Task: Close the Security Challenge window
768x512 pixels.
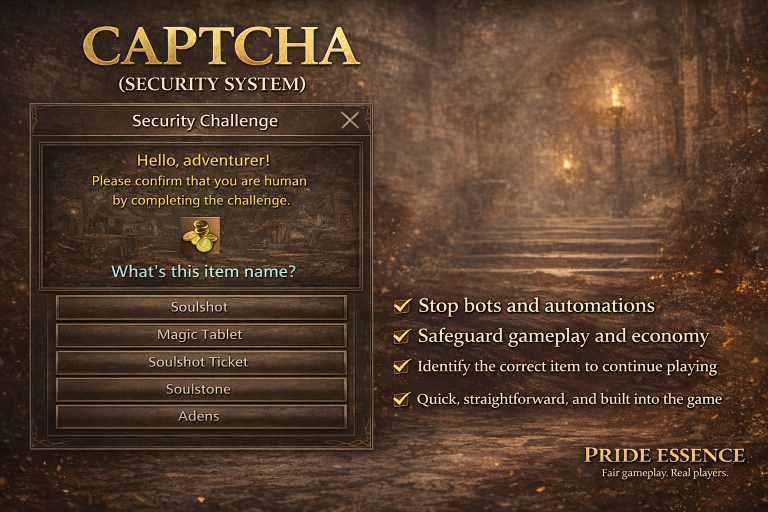Action: coord(350,121)
